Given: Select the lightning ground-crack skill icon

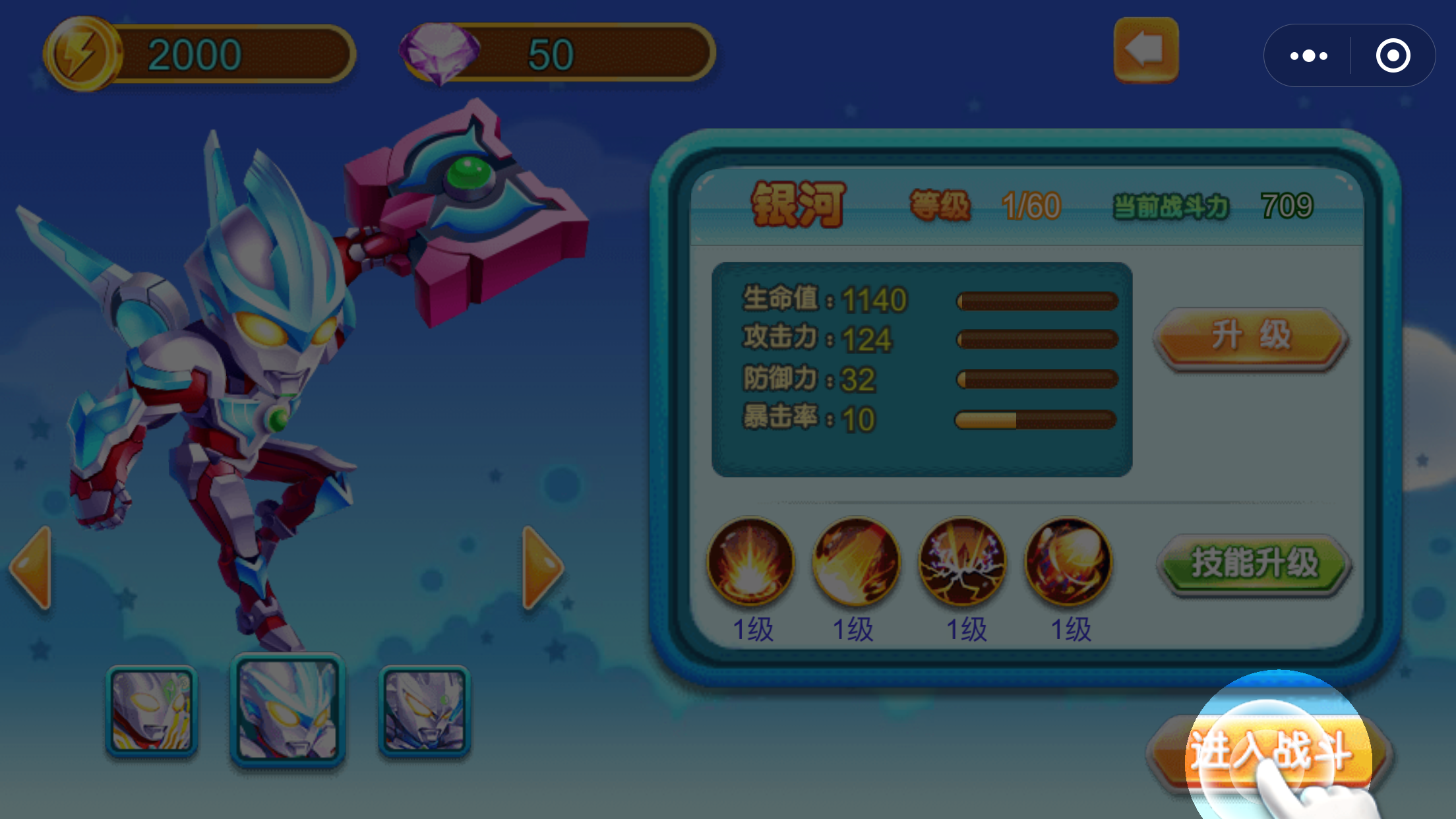Looking at the screenshot, I should (962, 561).
